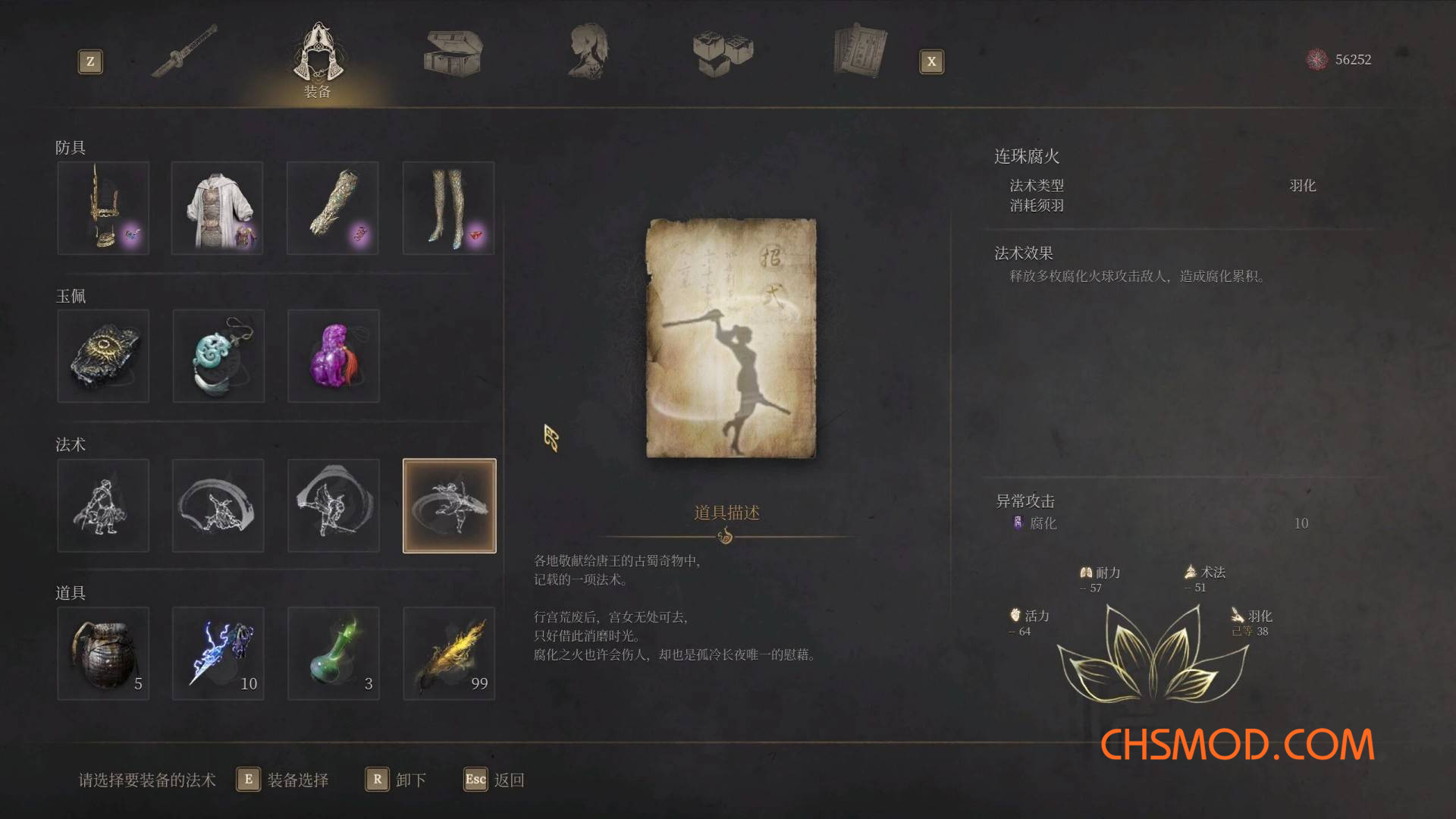Switch to the chest/inventory icon tab
The image size is (1456, 819).
pyautogui.click(x=451, y=53)
